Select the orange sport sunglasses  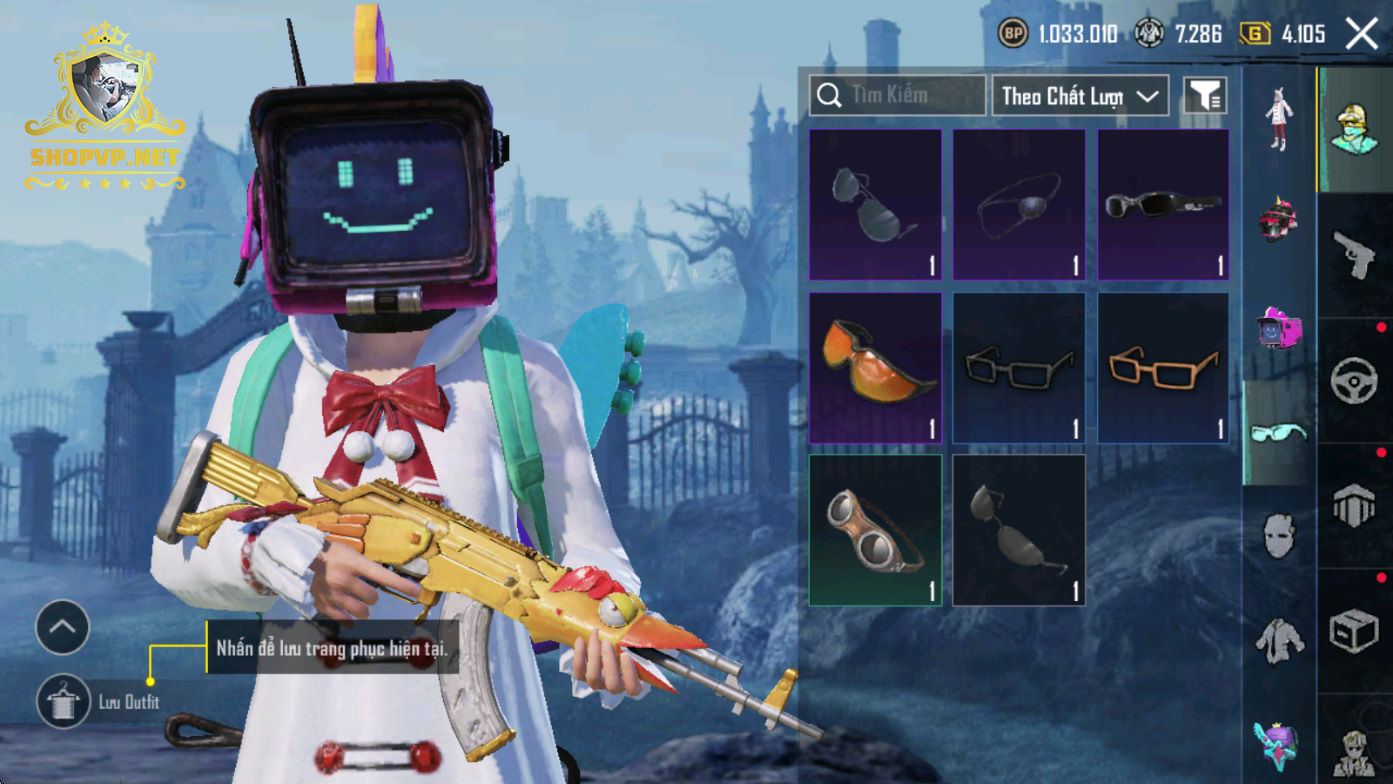[x=875, y=367]
